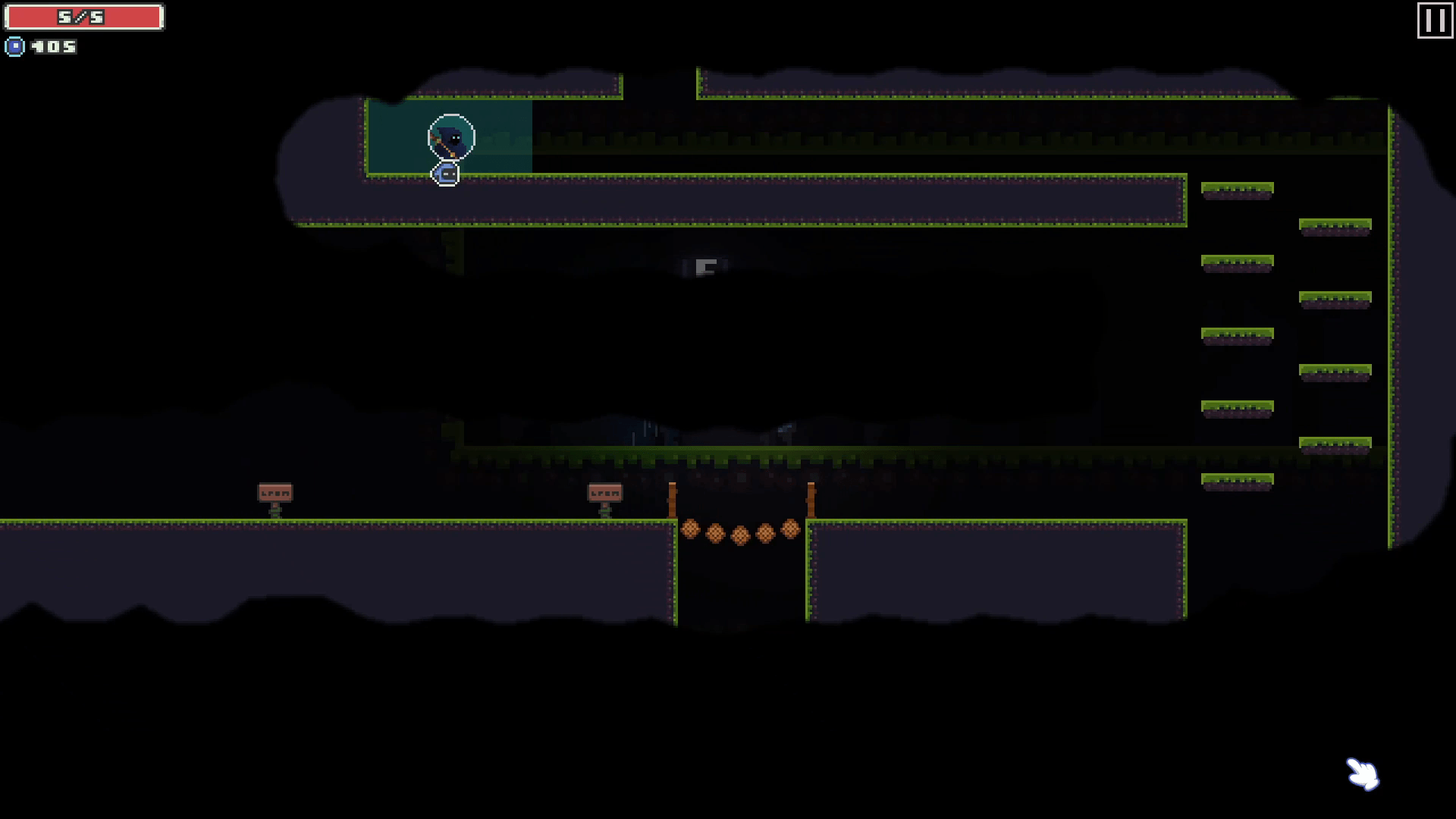Click the circular glow around the player
The height and width of the screenshot is (819, 1456).
451,138
